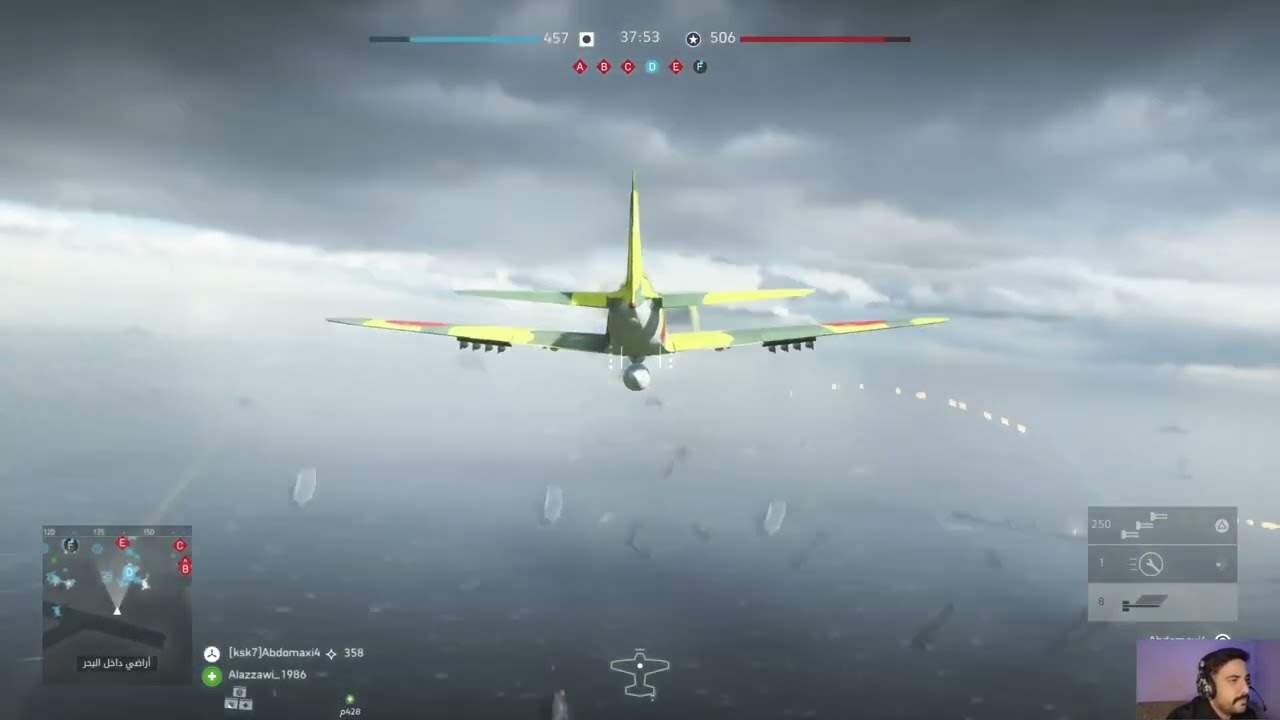The width and height of the screenshot is (1280, 720).
Task: Select objective C flag marker in top bar
Action: coord(628,67)
